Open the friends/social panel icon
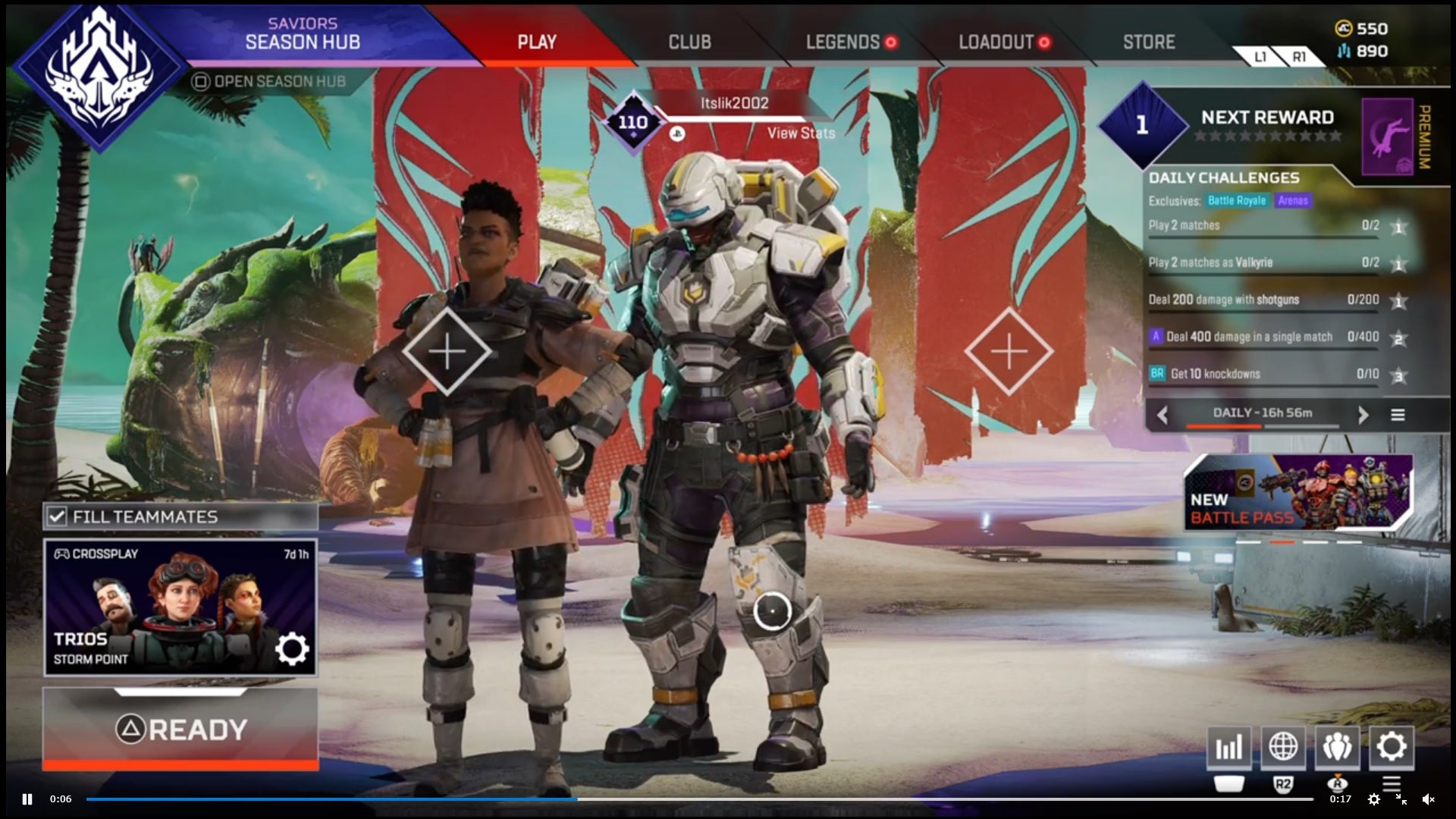The width and height of the screenshot is (1456, 819). (x=1338, y=748)
